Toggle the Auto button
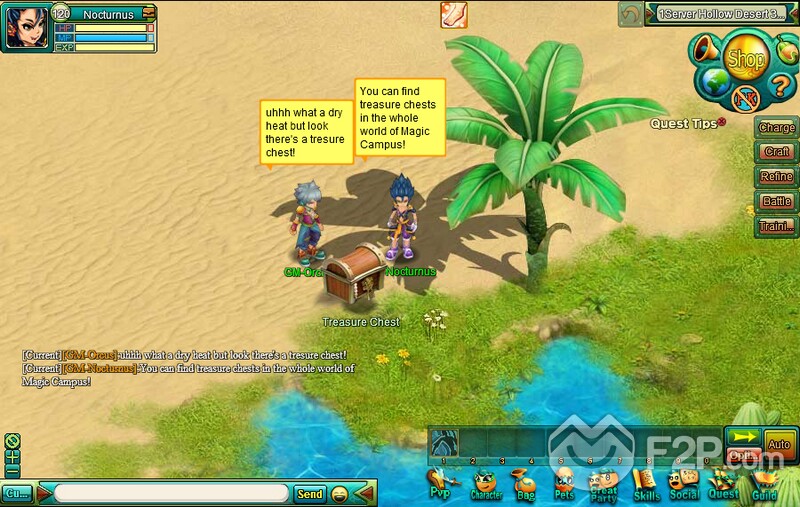The width and height of the screenshot is (800, 507). pos(780,443)
